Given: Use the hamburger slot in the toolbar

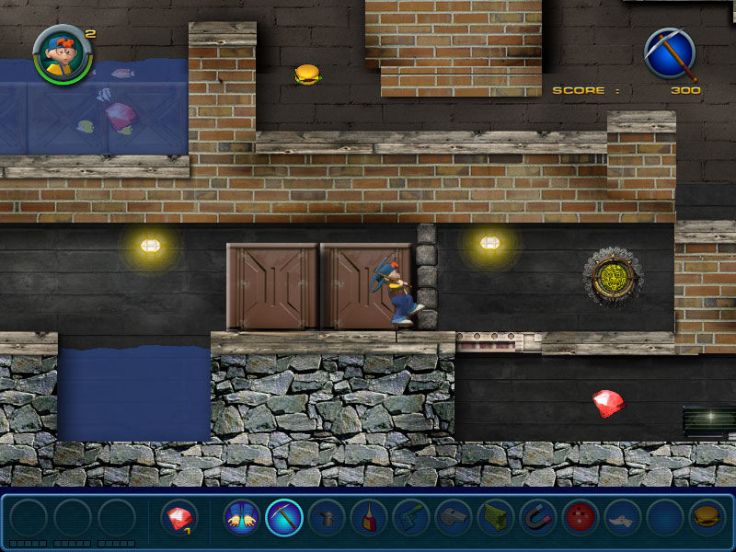Looking at the screenshot, I should click(706, 518).
